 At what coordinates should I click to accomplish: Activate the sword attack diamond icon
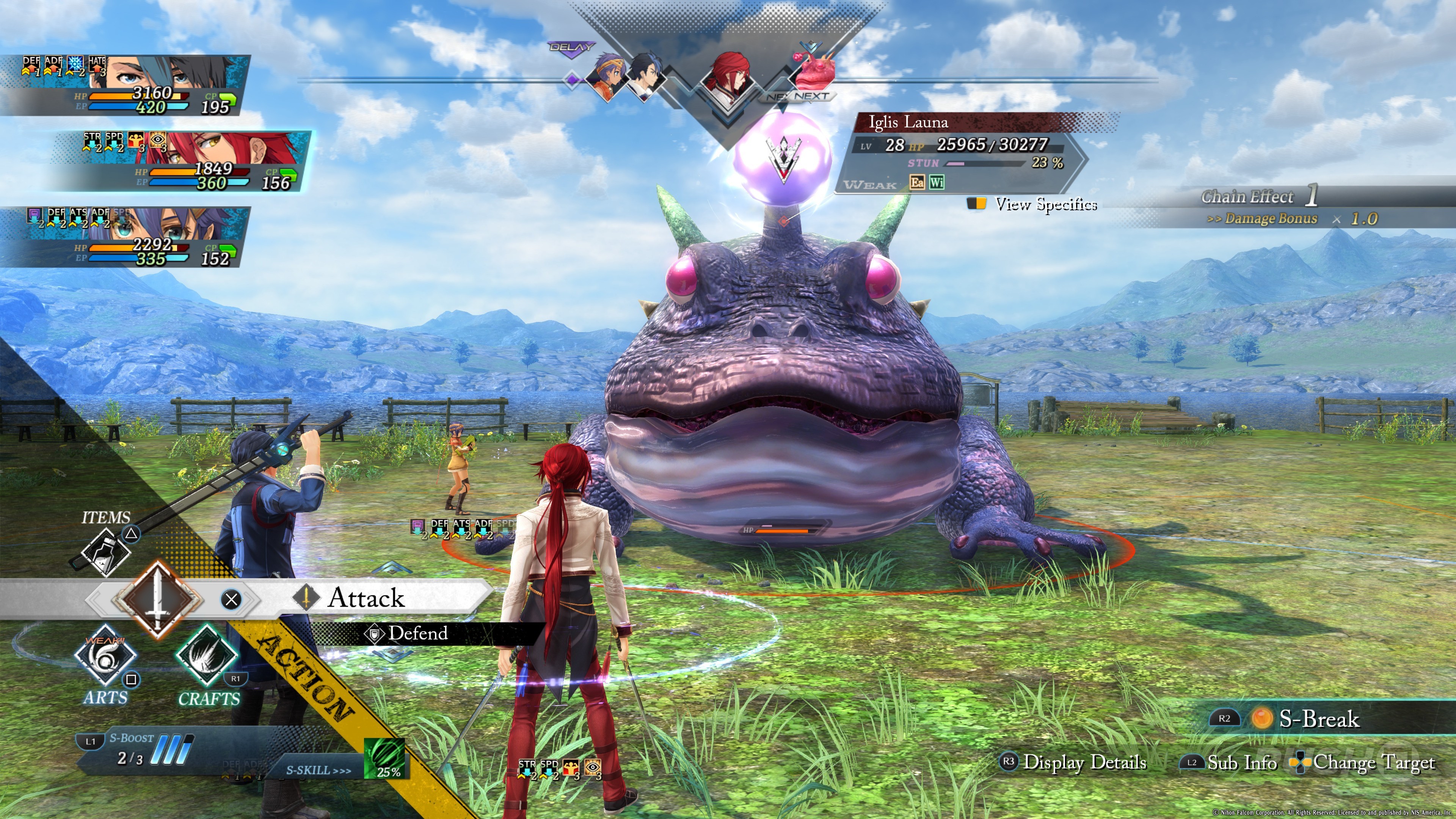click(158, 598)
